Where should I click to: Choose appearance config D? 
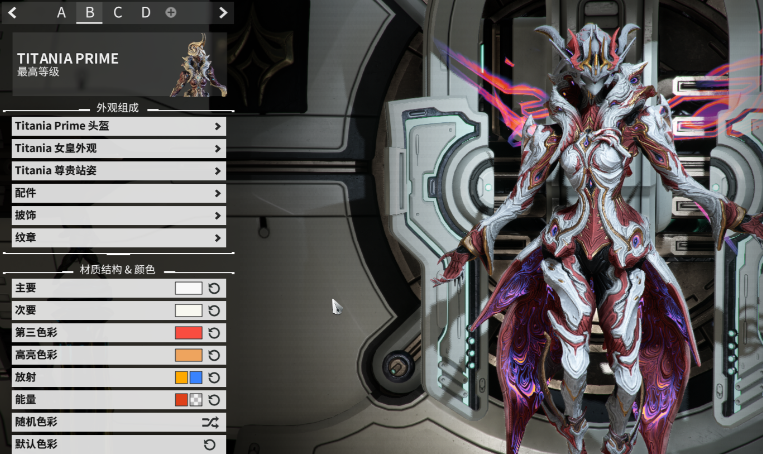tap(146, 12)
